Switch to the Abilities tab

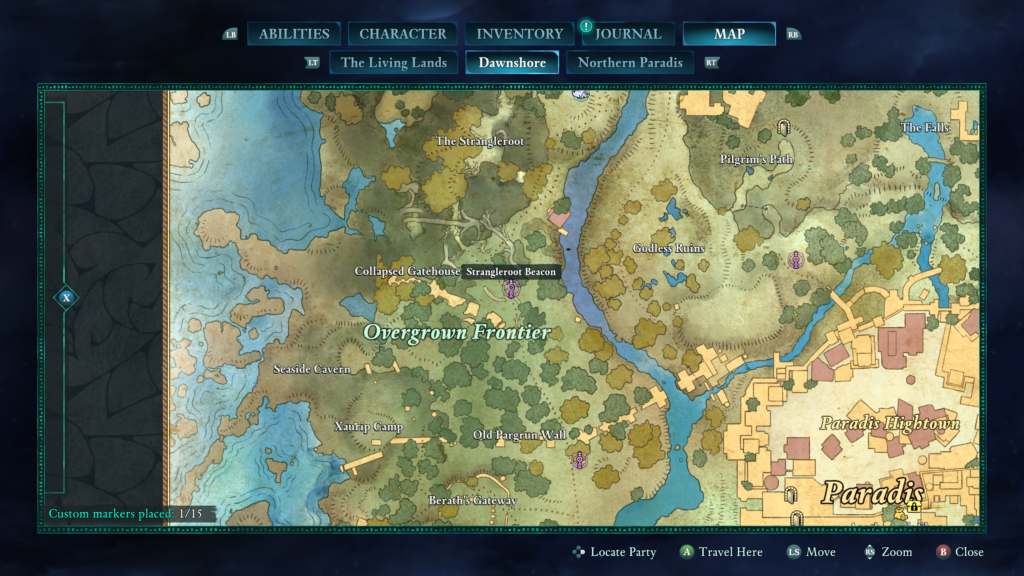(295, 34)
